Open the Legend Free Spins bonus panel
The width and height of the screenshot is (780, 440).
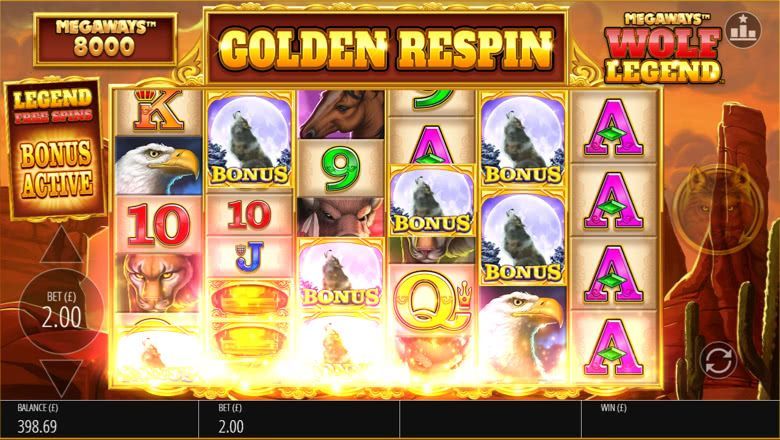click(x=55, y=146)
